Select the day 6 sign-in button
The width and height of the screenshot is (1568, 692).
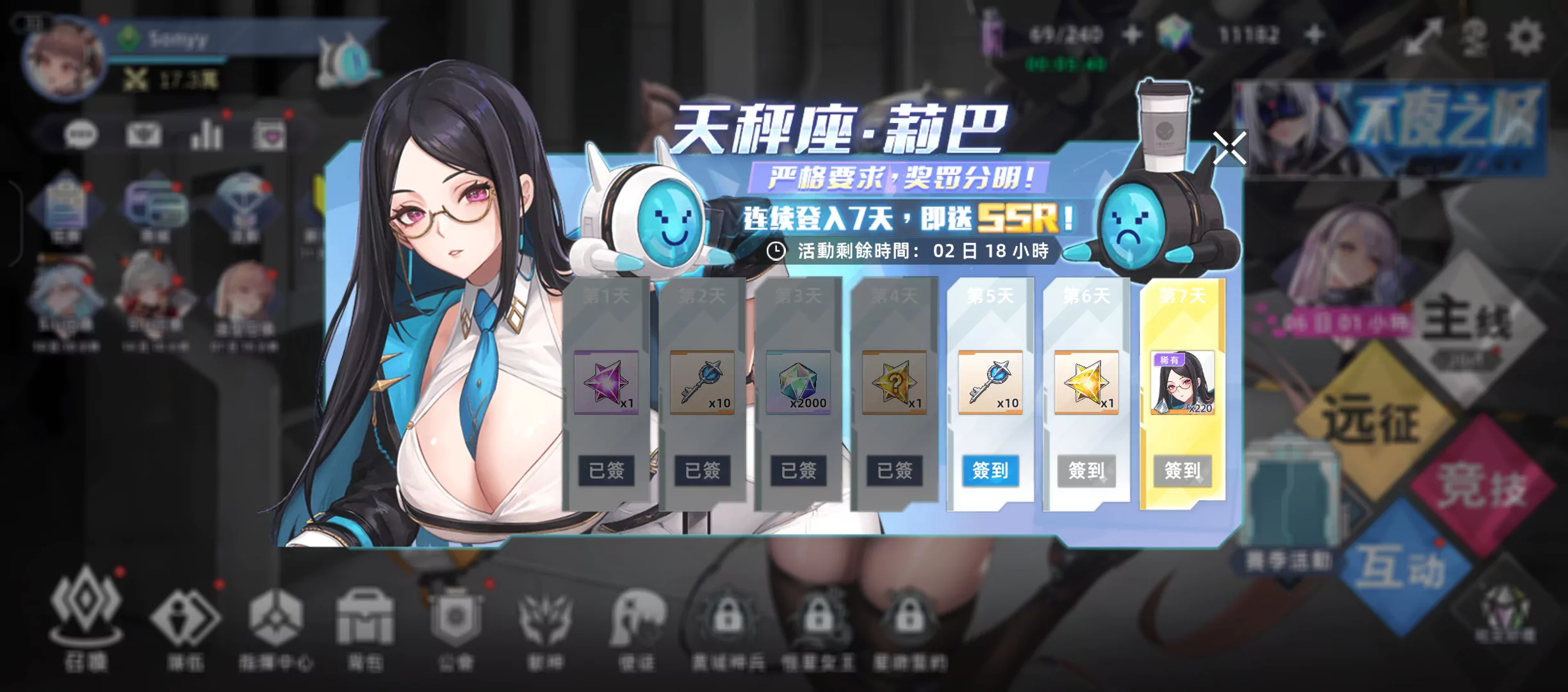point(1086,471)
